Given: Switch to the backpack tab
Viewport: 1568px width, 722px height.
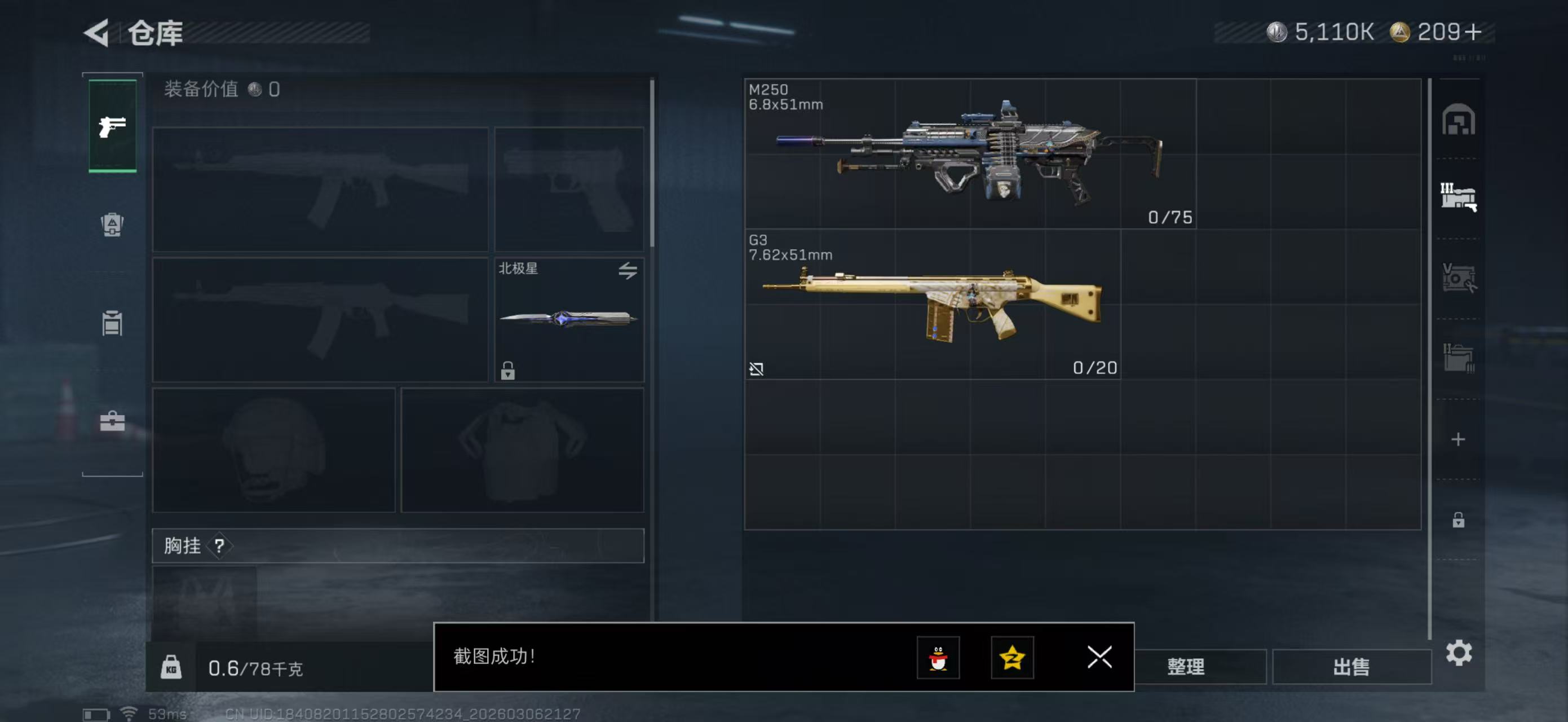Looking at the screenshot, I should point(112,224).
